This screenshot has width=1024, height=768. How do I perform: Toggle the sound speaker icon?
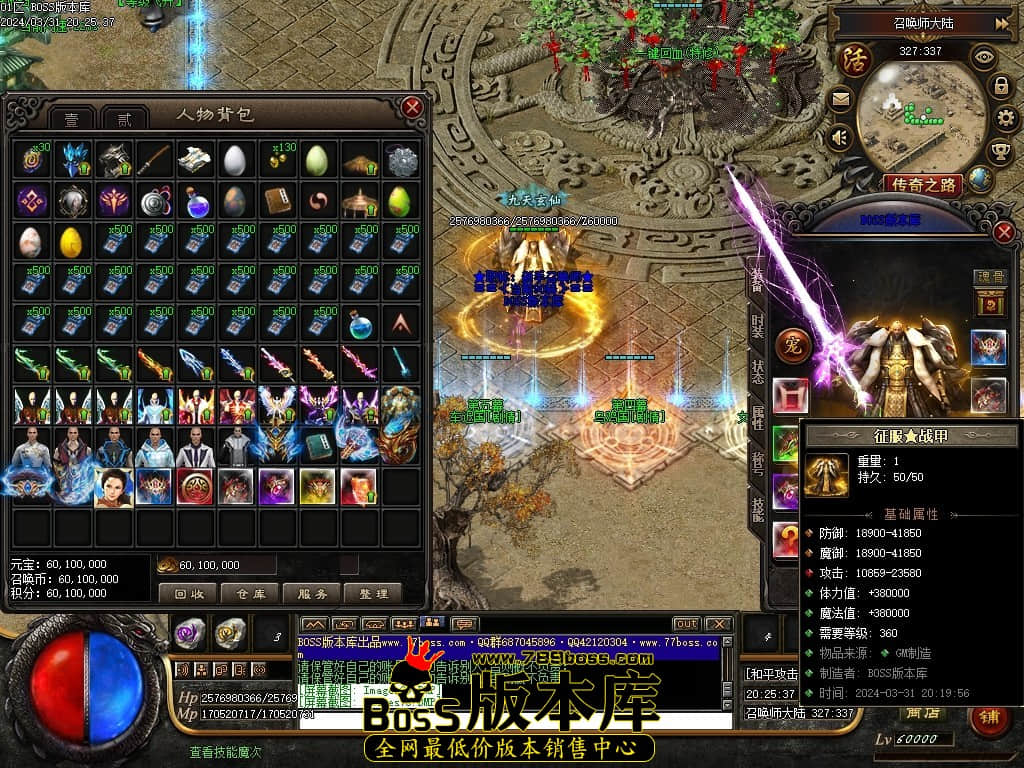[840, 137]
